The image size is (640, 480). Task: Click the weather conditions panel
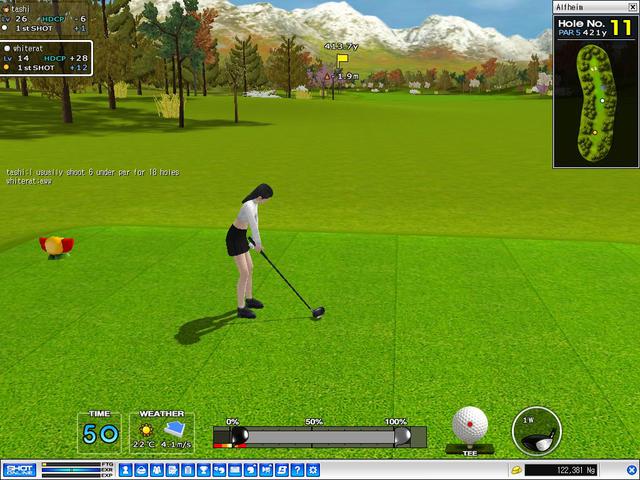(161, 432)
